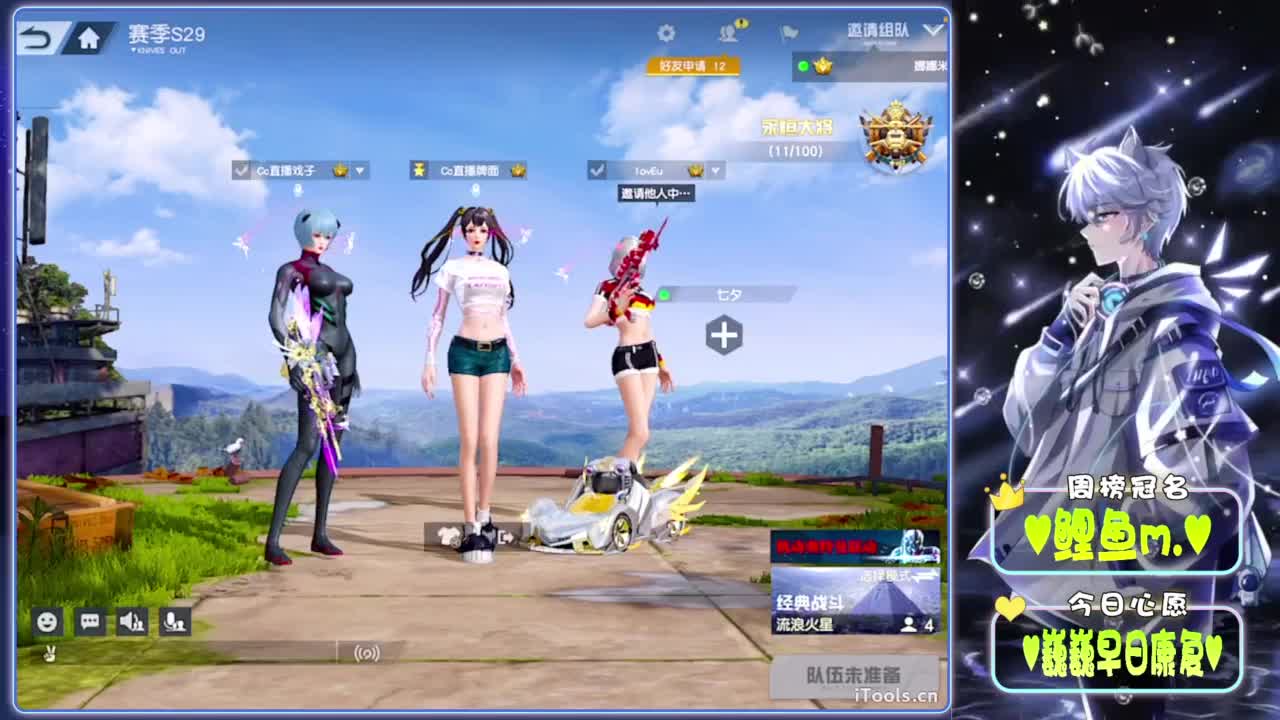Expand the arrow beside Cc直播戏子 nameplate
Viewport: 1280px width, 720px height.
tap(361, 170)
